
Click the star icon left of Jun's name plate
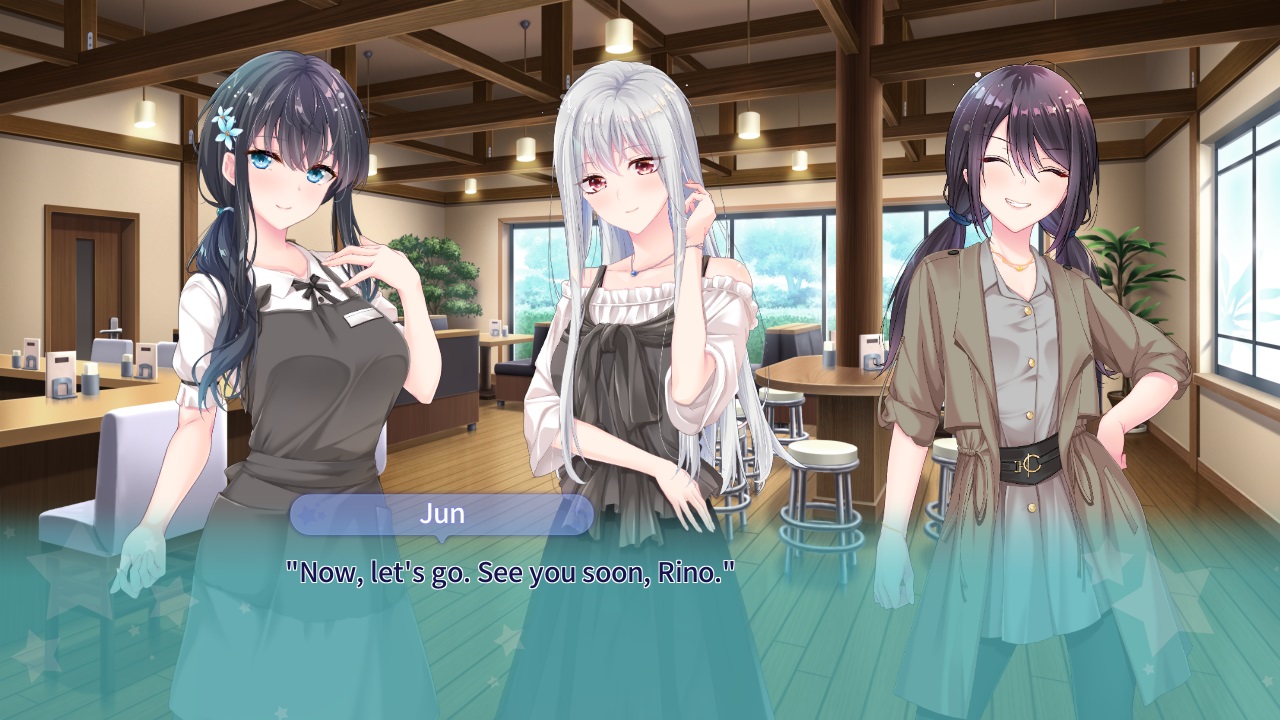pos(307,515)
